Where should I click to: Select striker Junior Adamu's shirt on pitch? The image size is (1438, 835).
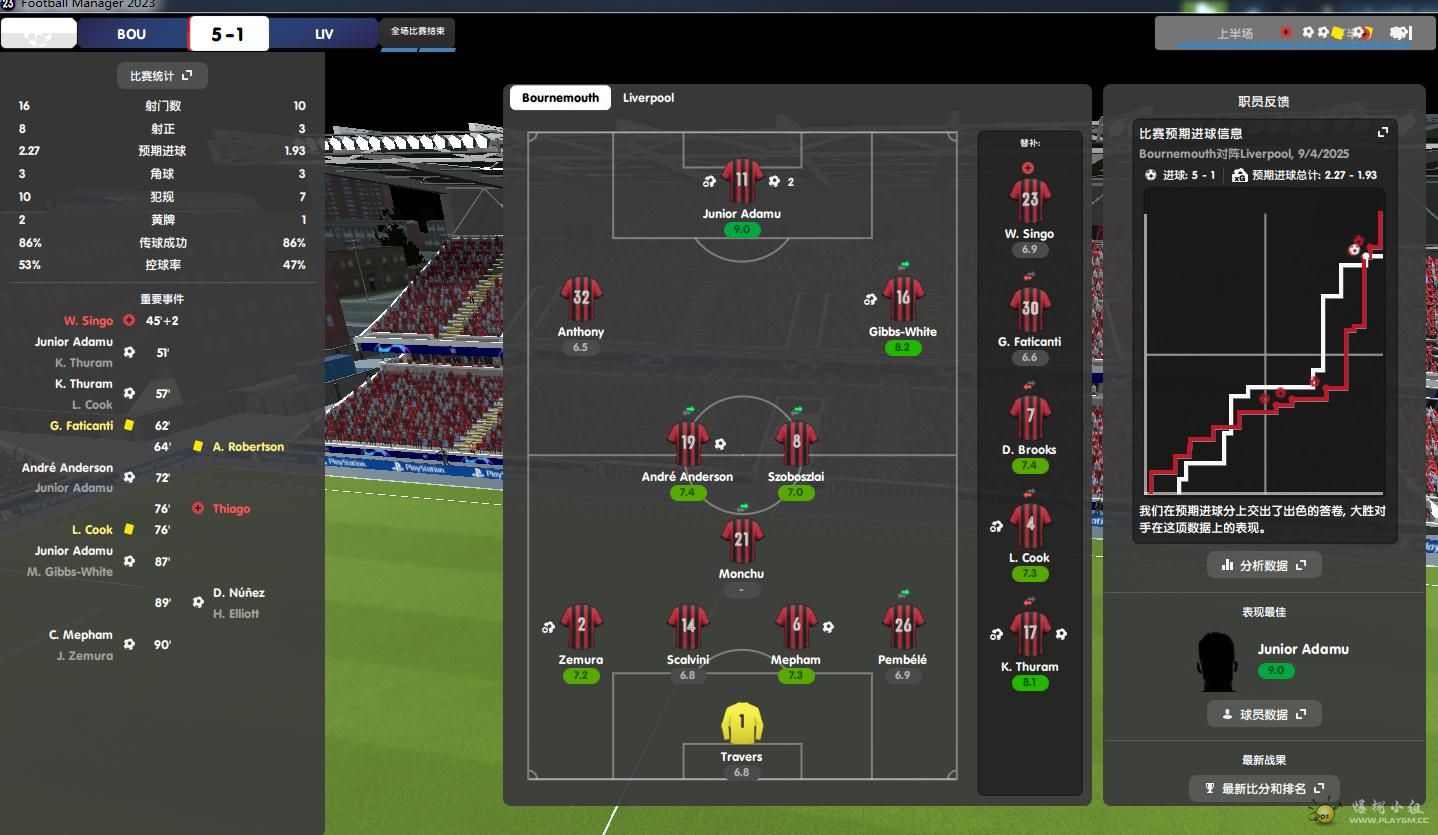(741, 182)
